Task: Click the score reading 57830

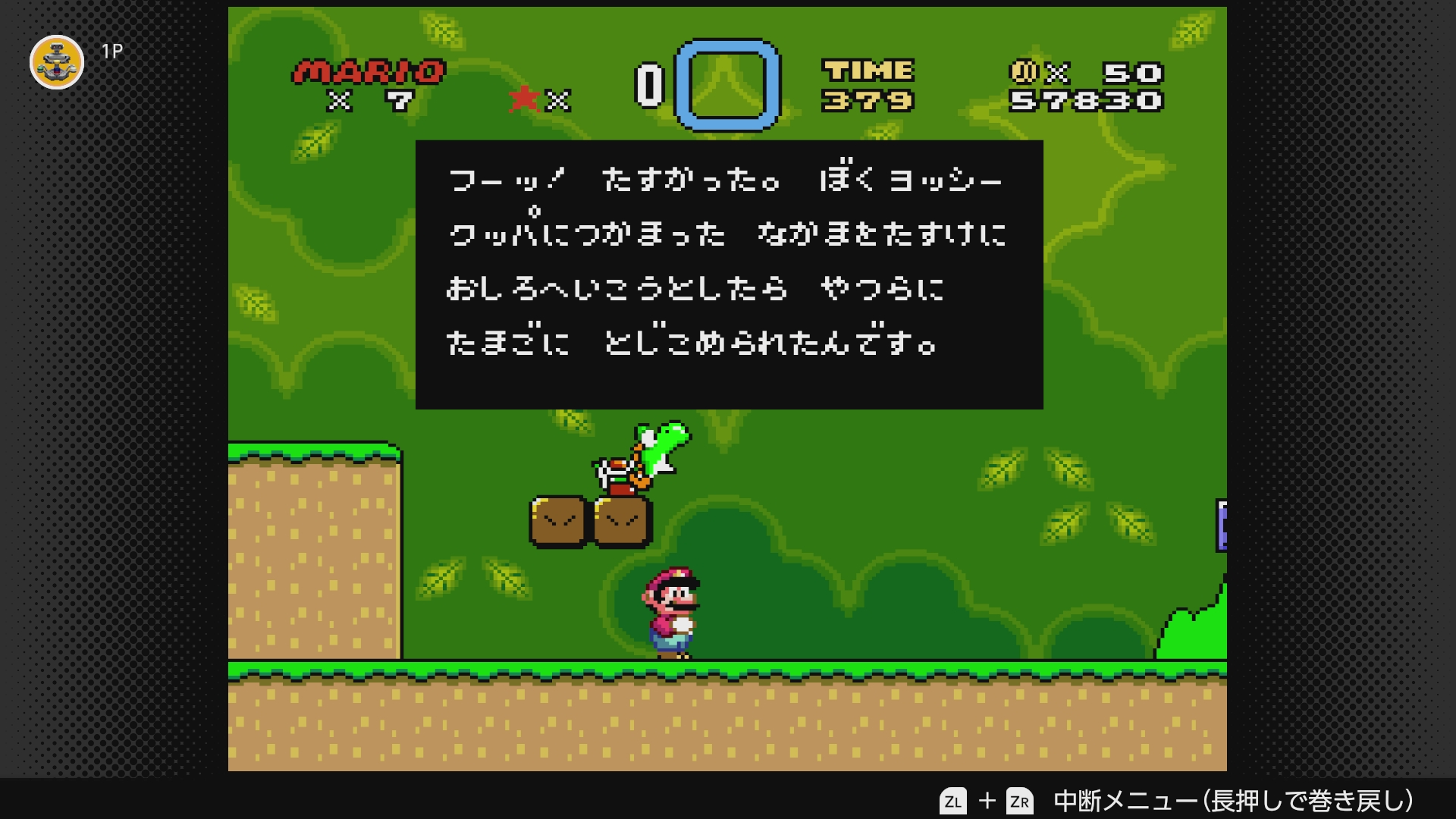Action: (1087, 99)
